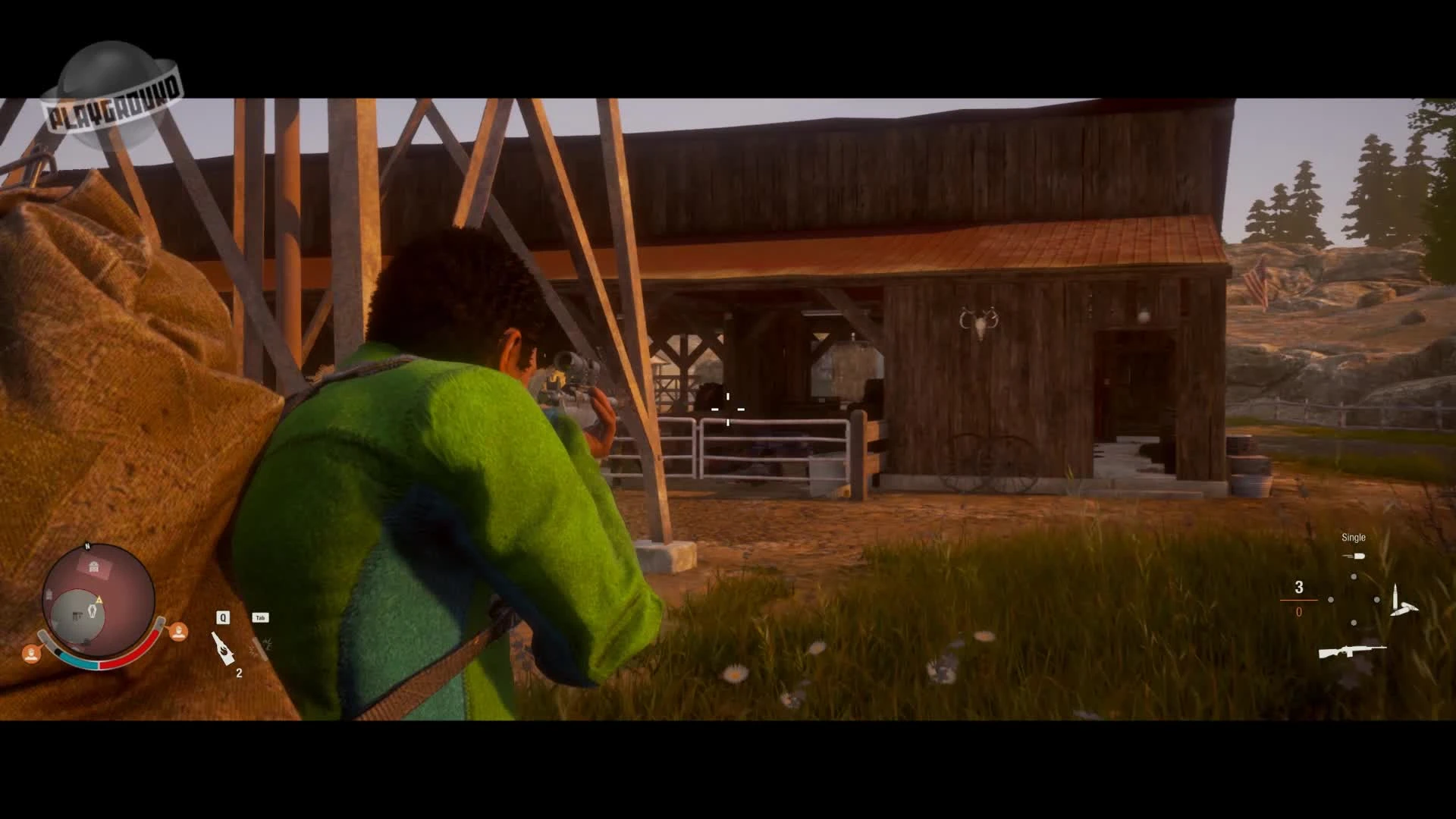
Task: Select the Molotov consumable in the Q slot
Action: 222,648
